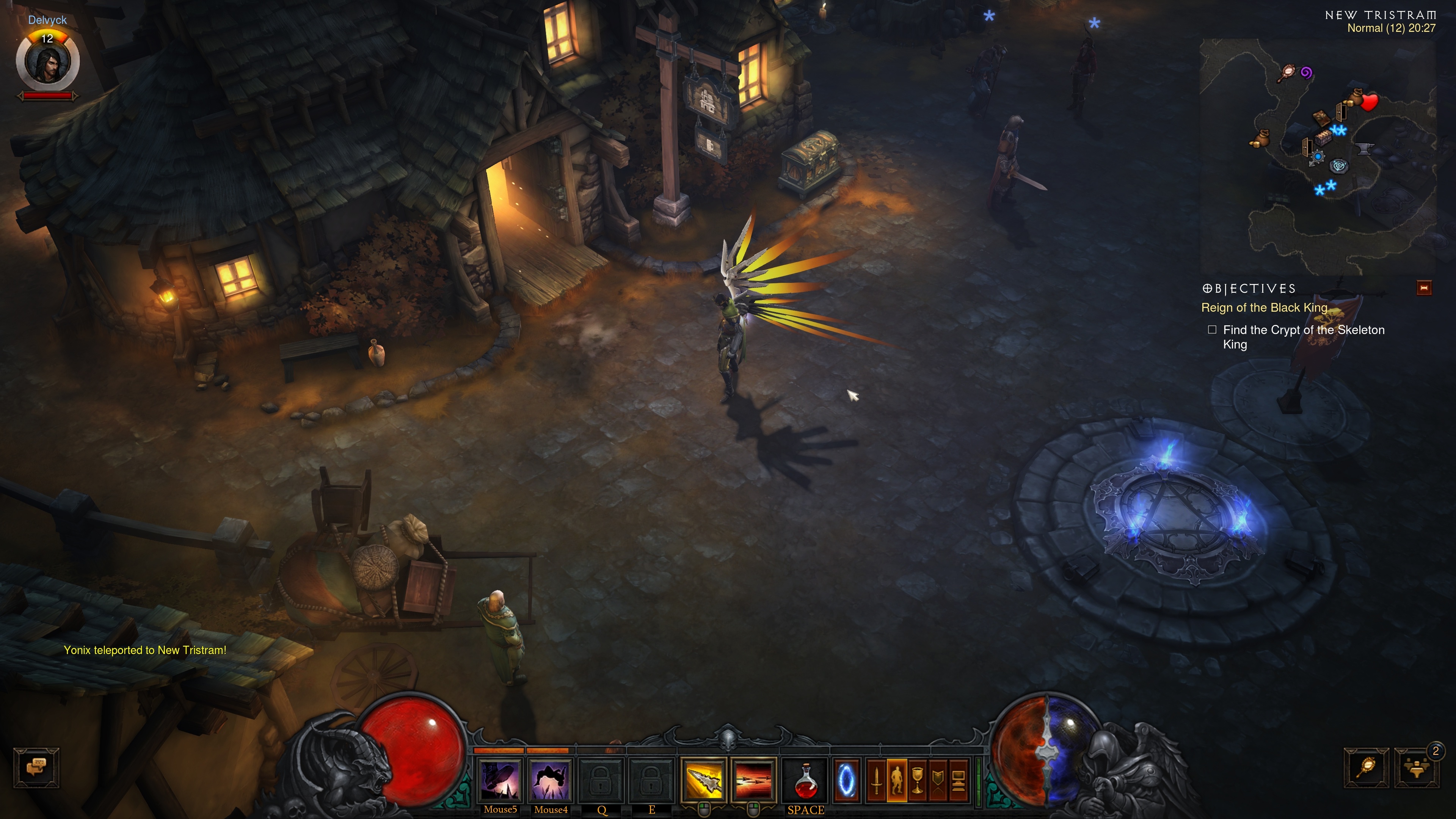Viewport: 1456px width, 819px height.
Task: Open the goblet achievements button
Action: pos(917,781)
